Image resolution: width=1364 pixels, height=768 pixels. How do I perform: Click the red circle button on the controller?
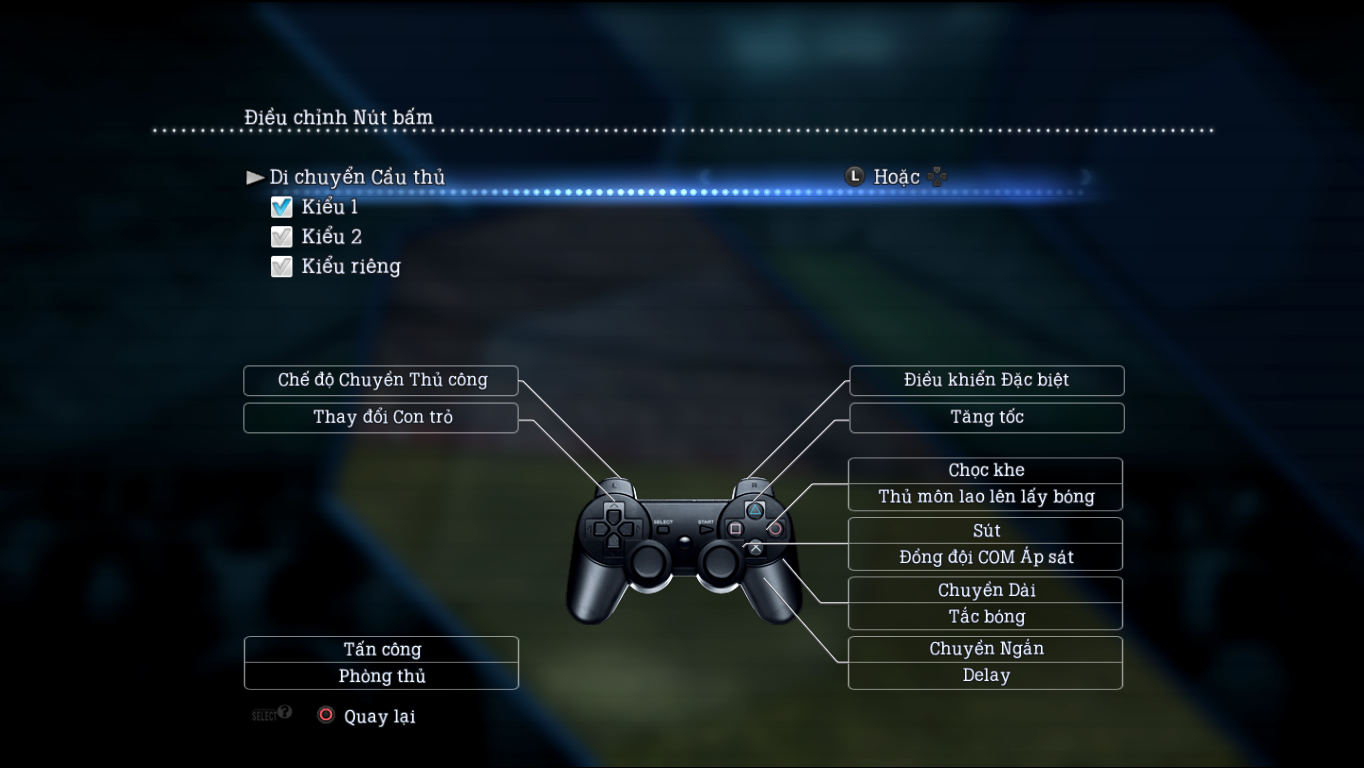[776, 528]
